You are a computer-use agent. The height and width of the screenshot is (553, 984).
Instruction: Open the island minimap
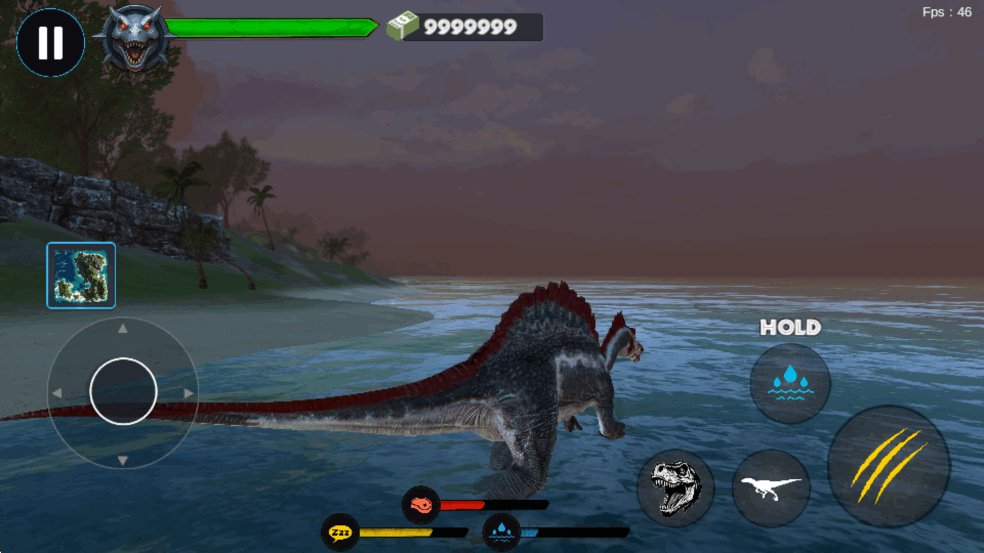point(81,275)
